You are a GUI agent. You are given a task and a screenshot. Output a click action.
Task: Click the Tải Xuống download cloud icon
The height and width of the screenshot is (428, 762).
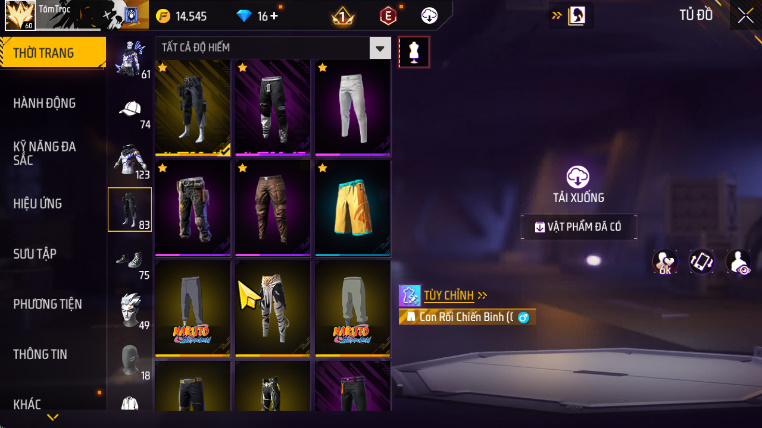(578, 177)
